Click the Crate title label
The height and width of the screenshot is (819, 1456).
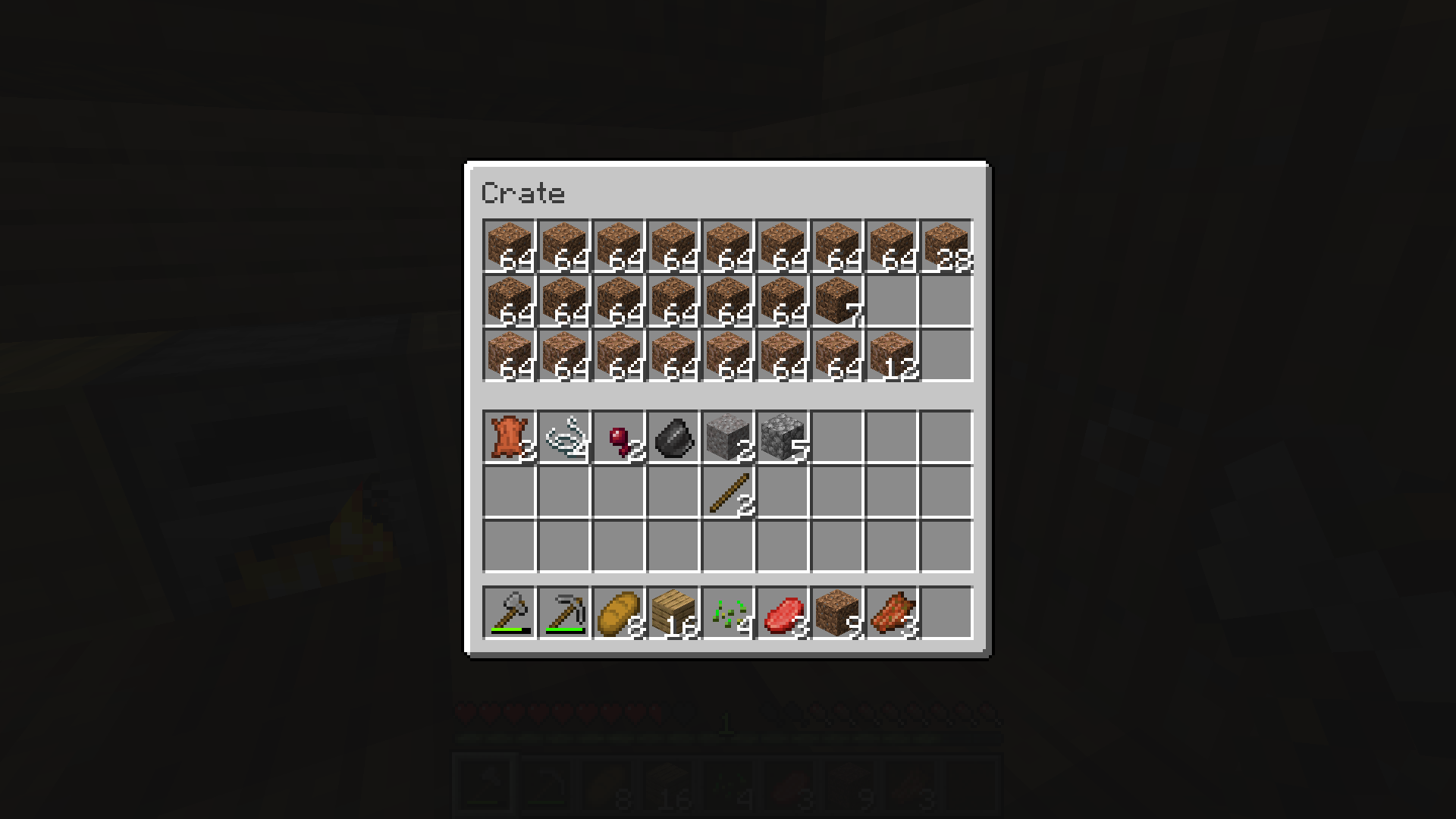(523, 193)
